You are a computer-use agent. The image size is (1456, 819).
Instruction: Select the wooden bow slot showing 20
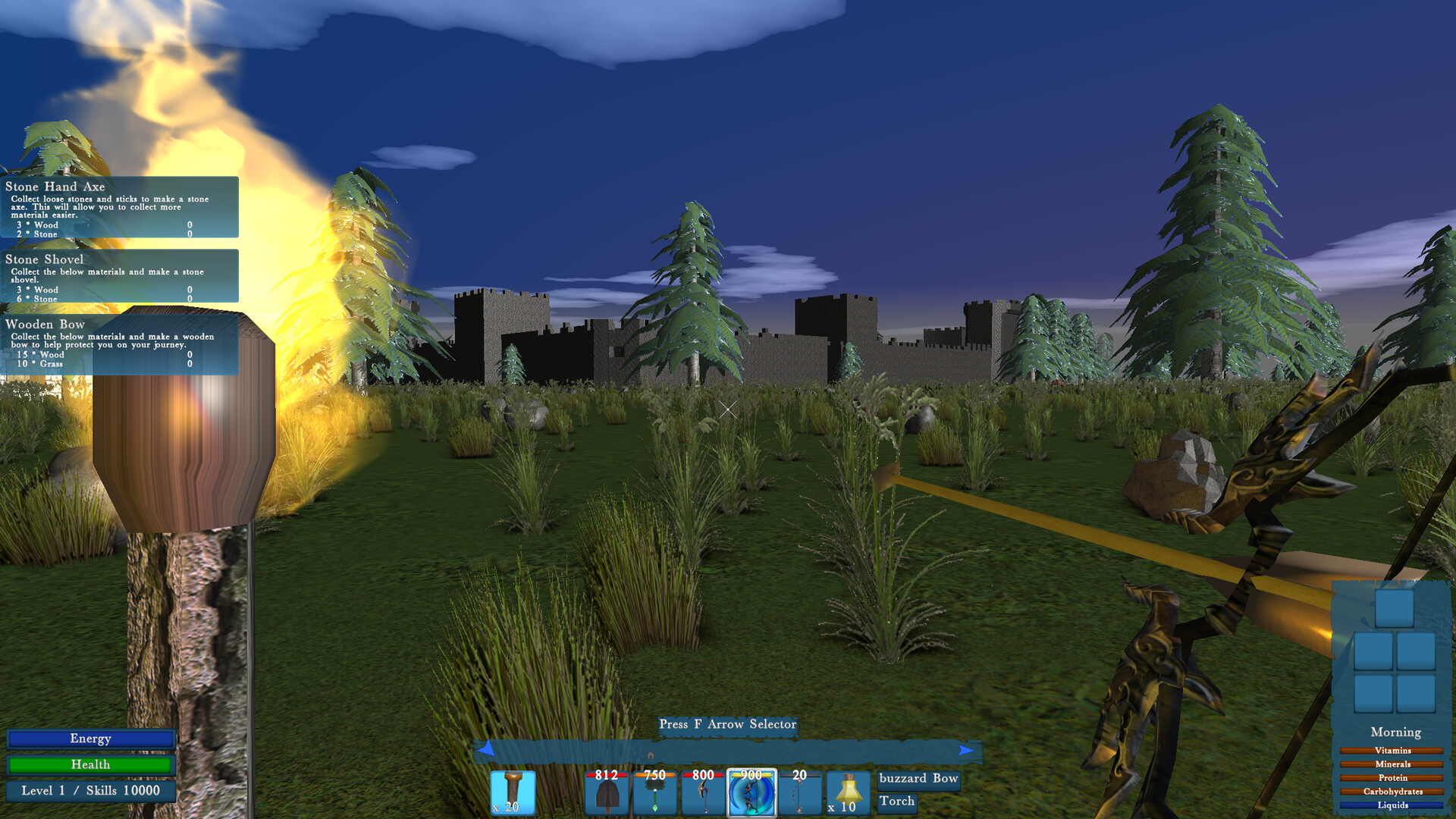[799, 792]
